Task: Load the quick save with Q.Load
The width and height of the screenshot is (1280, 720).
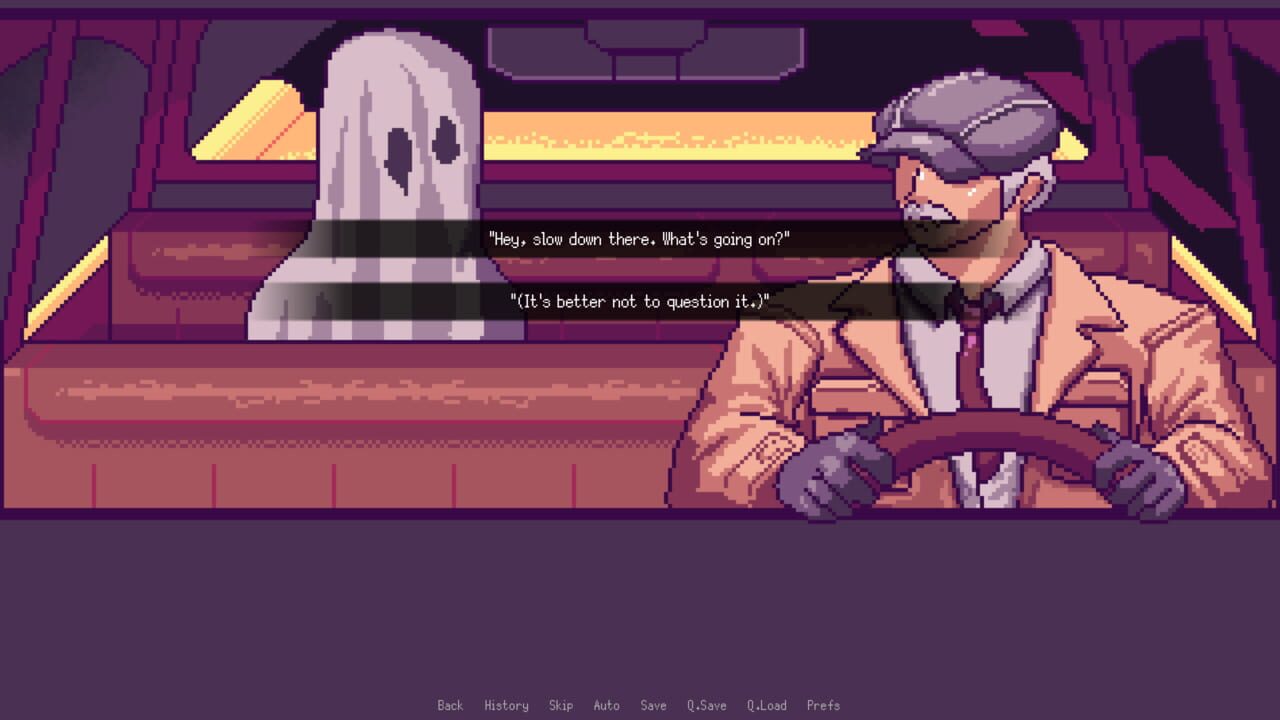Action: (x=766, y=705)
